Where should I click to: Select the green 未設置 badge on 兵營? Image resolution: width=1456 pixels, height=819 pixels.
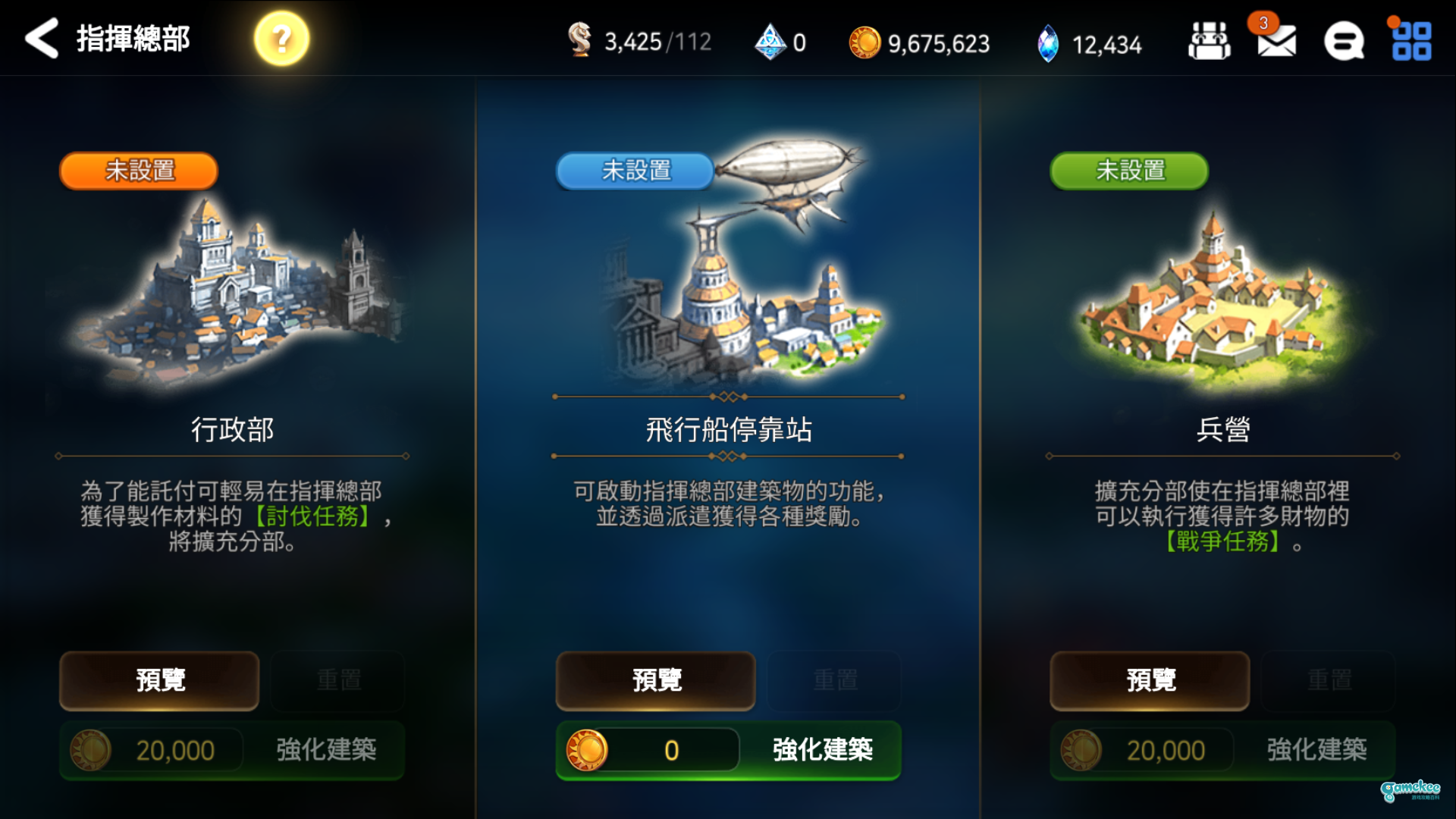(1128, 172)
